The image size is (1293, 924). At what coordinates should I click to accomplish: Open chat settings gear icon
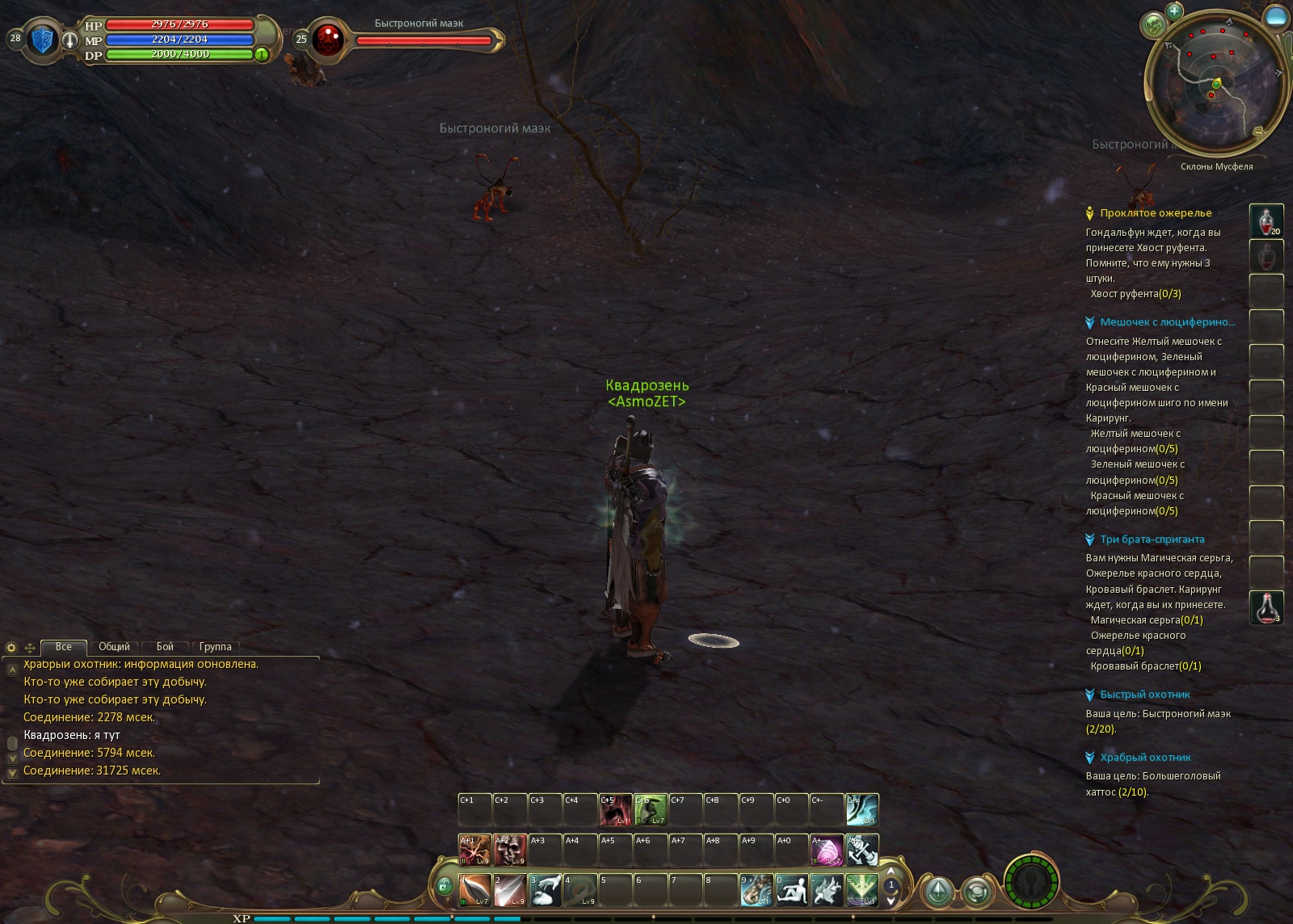click(x=11, y=648)
